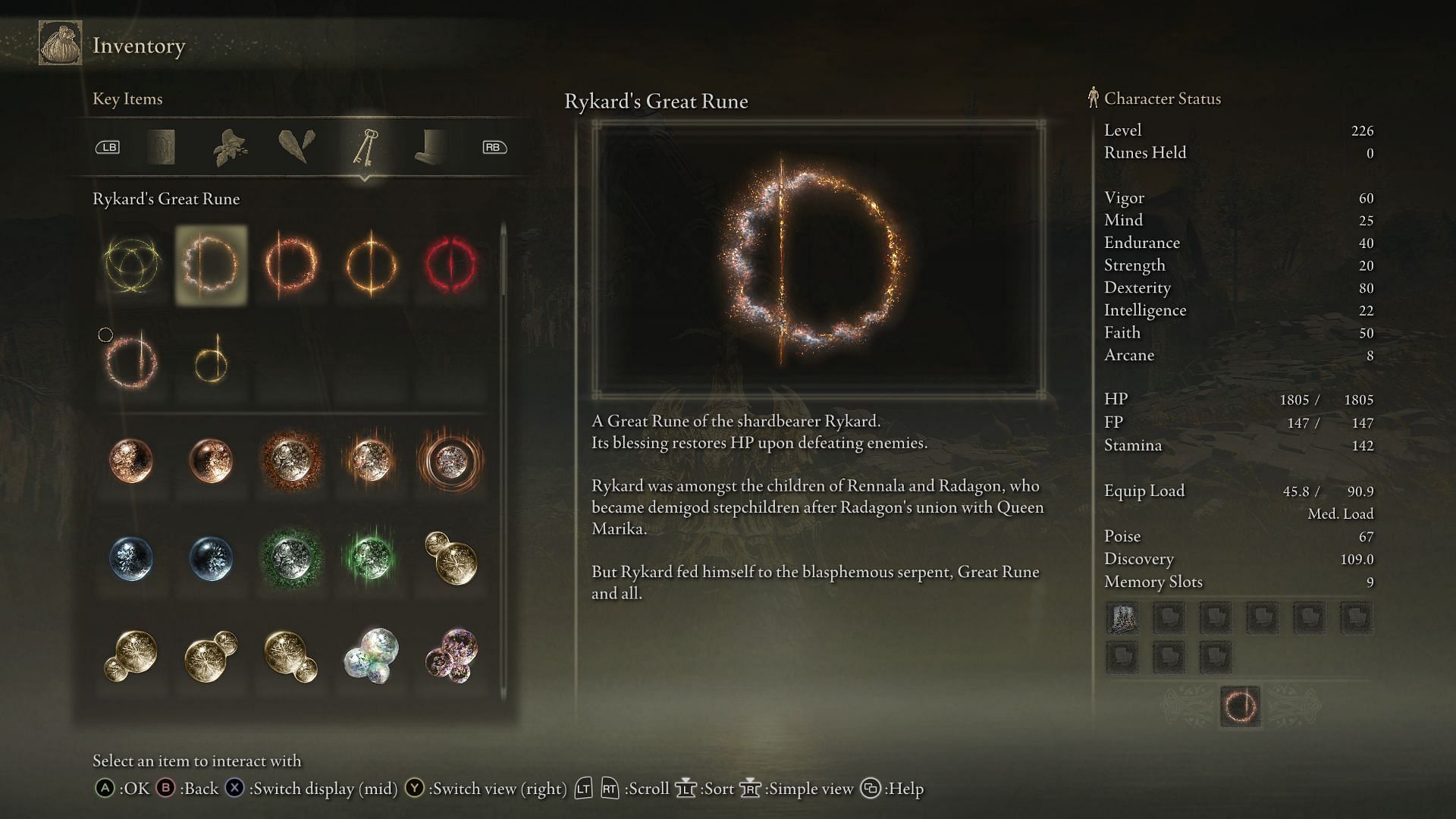The height and width of the screenshot is (819, 1456).
Task: Select the tear with red speckled aura
Action: [291, 460]
